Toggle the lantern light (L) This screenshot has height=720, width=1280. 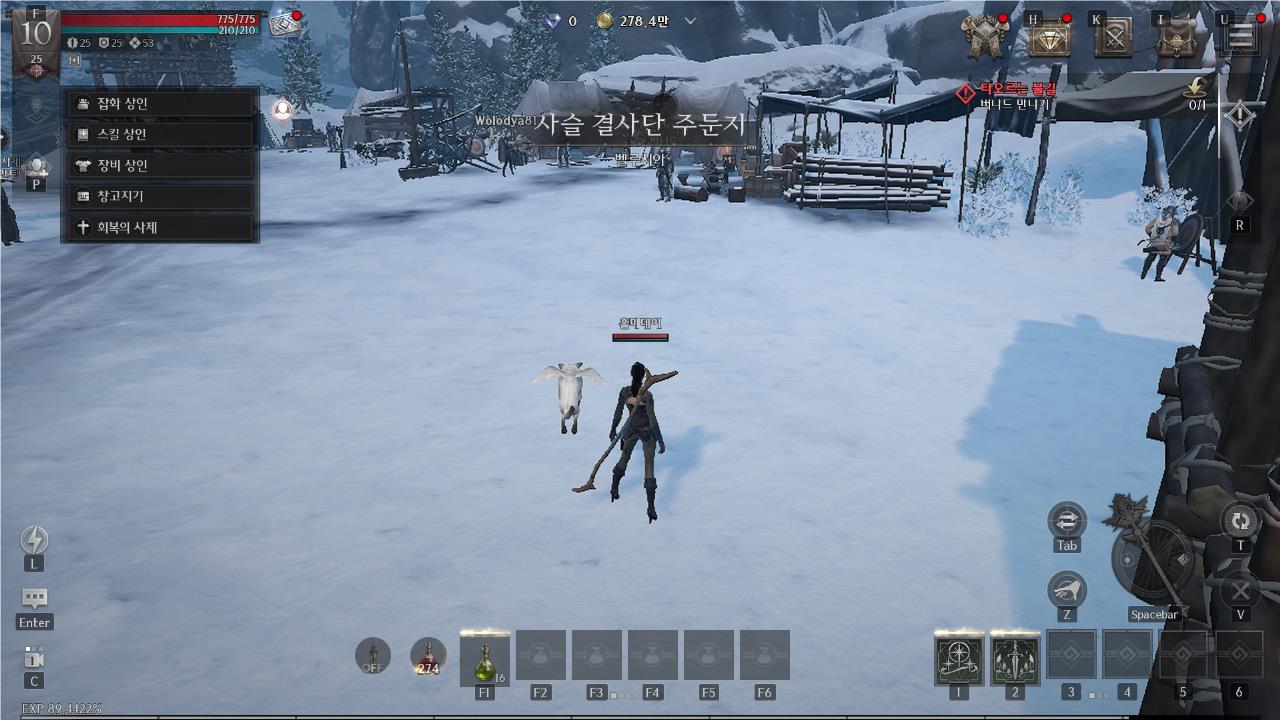(x=35, y=540)
